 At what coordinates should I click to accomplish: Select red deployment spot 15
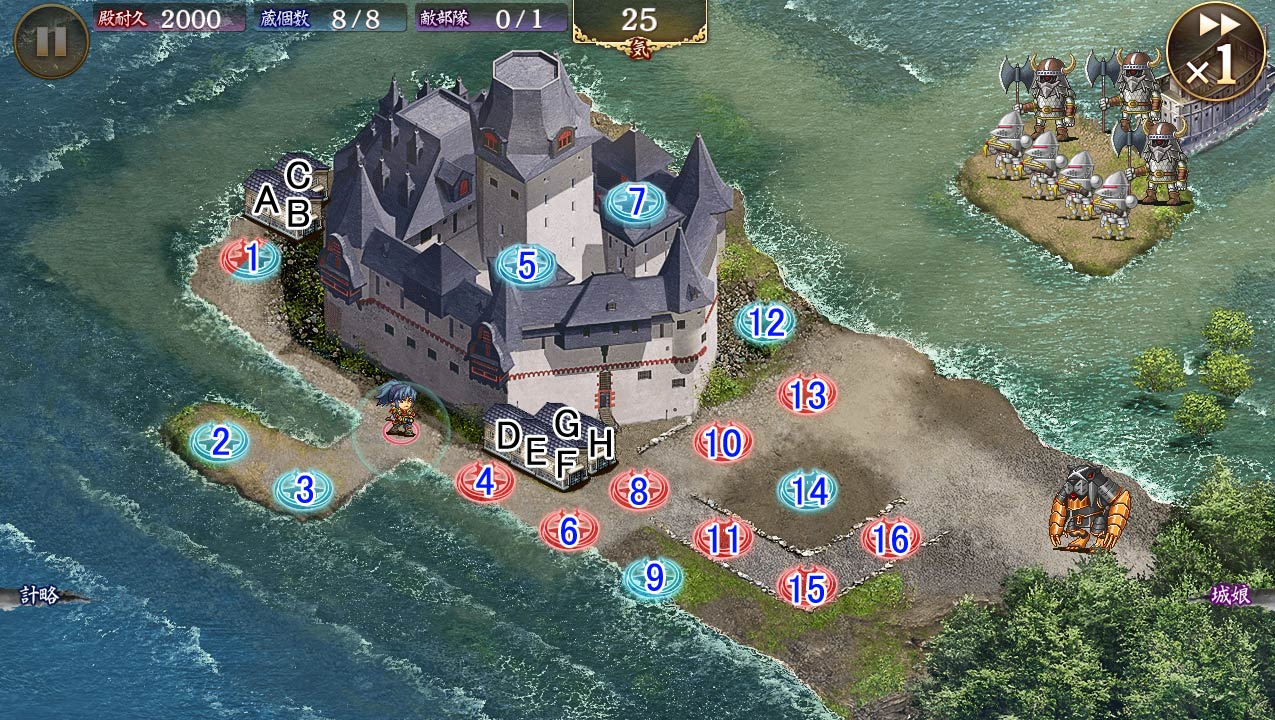click(807, 587)
